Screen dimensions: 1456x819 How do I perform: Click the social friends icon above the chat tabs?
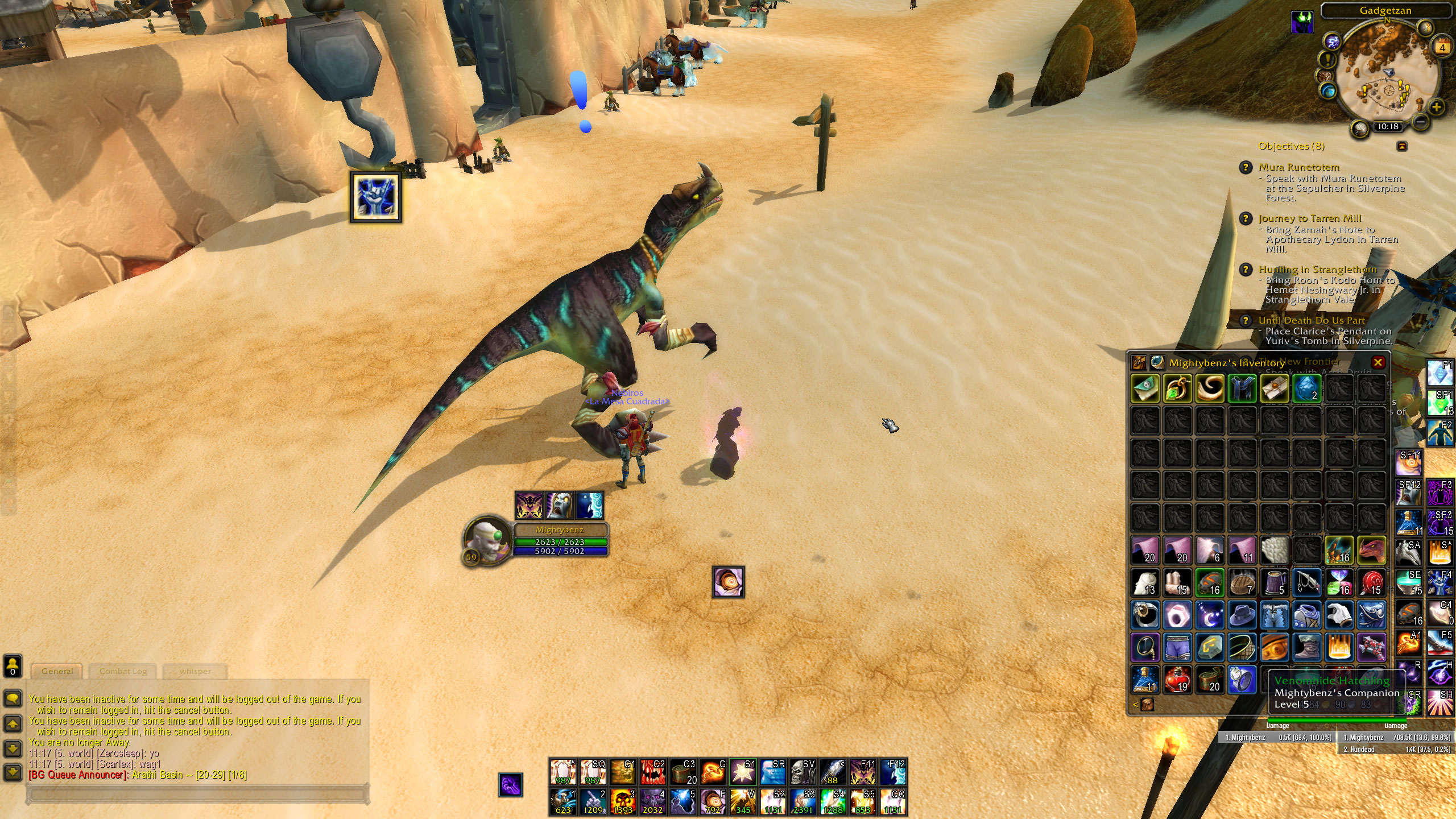pyautogui.click(x=12, y=665)
